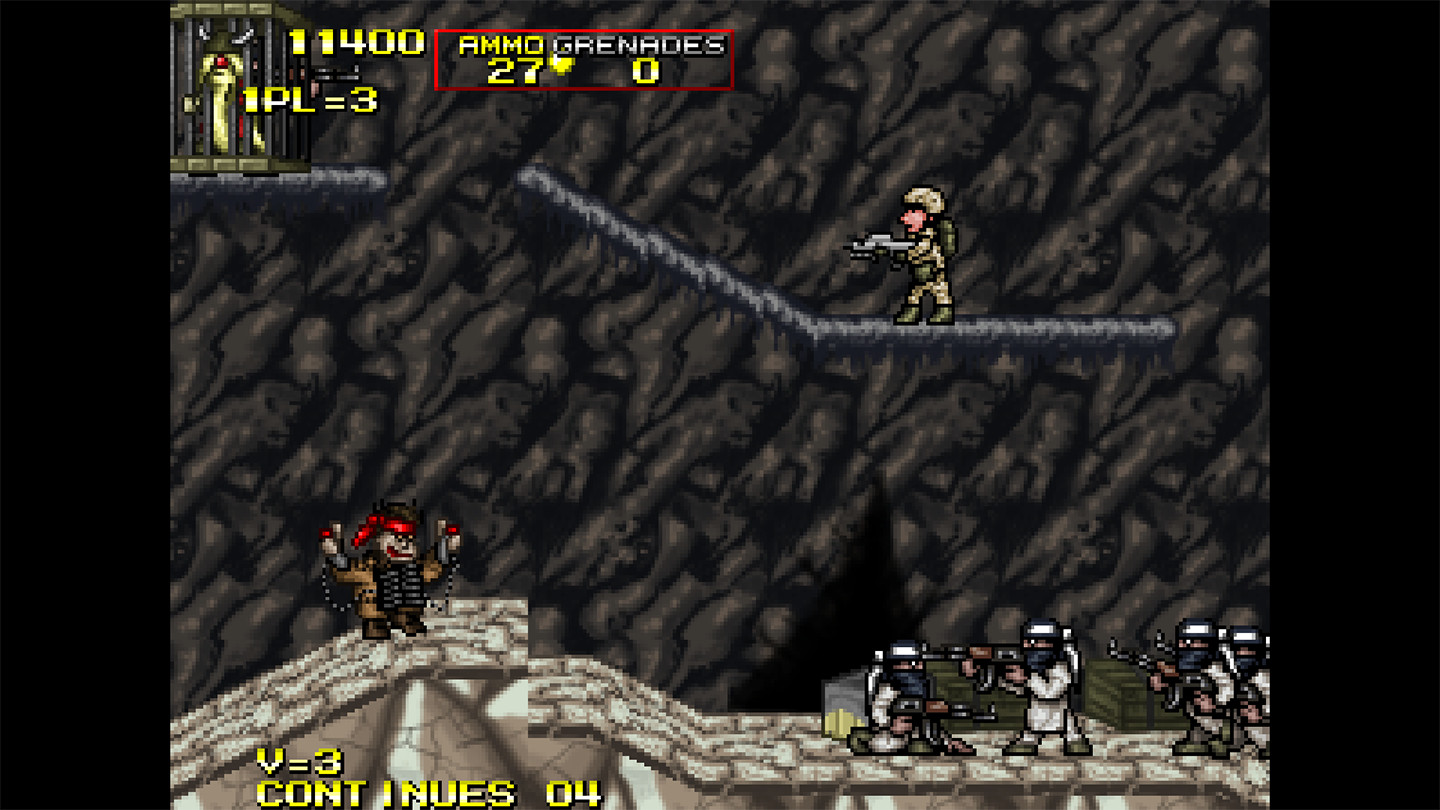The width and height of the screenshot is (1440, 810).
Task: Click the GRENADES counter showing 0
Action: (x=645, y=68)
